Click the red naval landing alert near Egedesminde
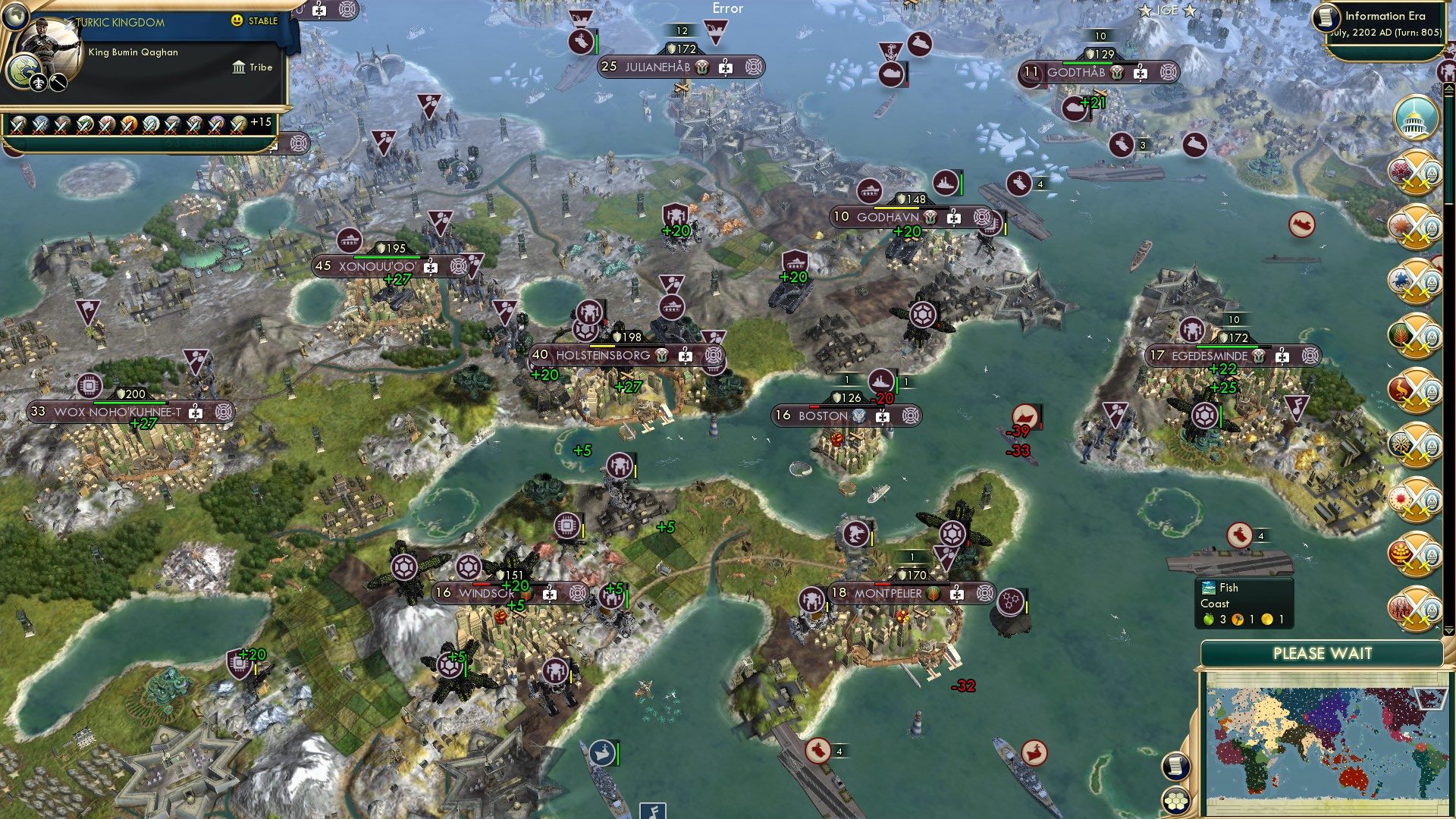Viewport: 1456px width, 819px height. [1026, 416]
